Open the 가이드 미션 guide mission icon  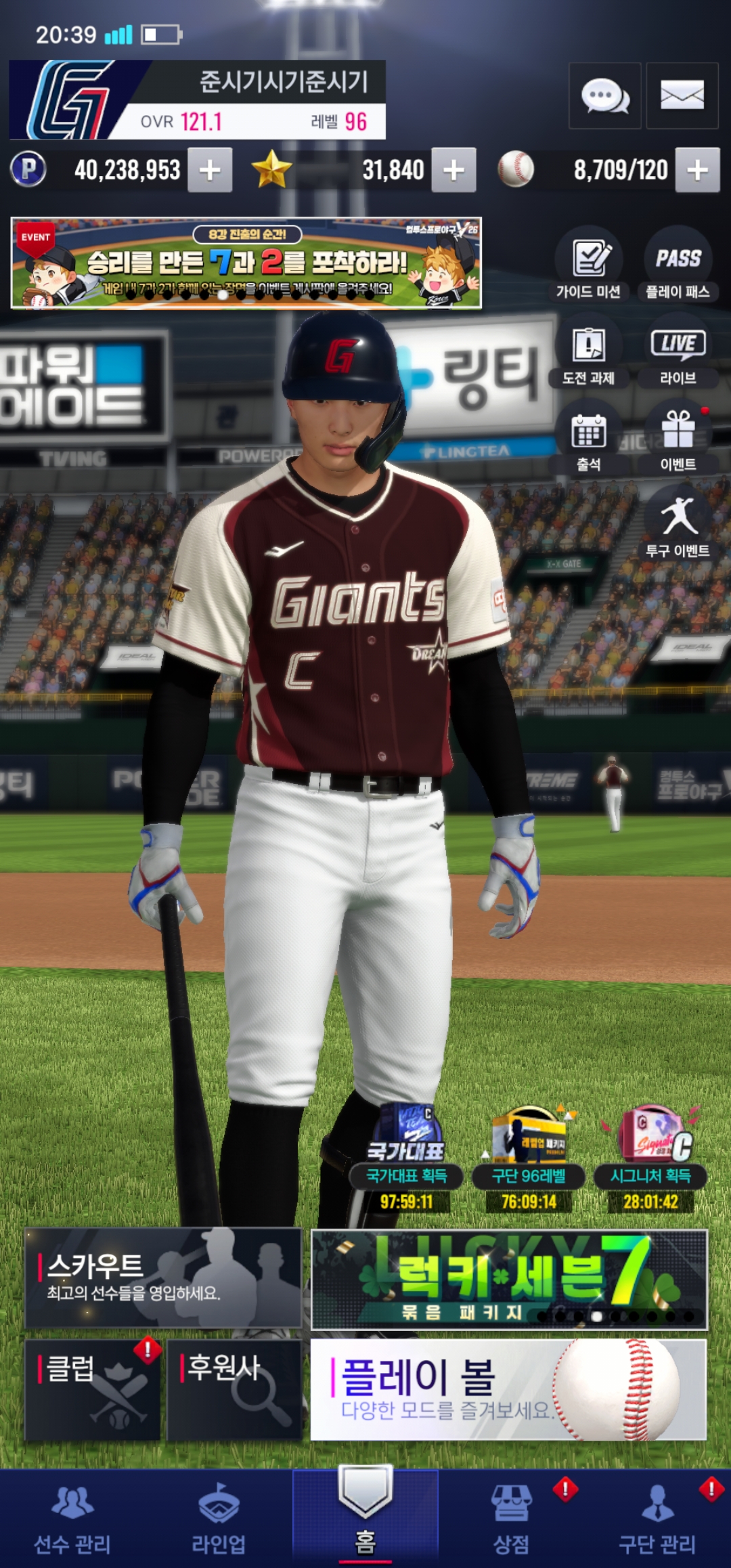(x=588, y=265)
